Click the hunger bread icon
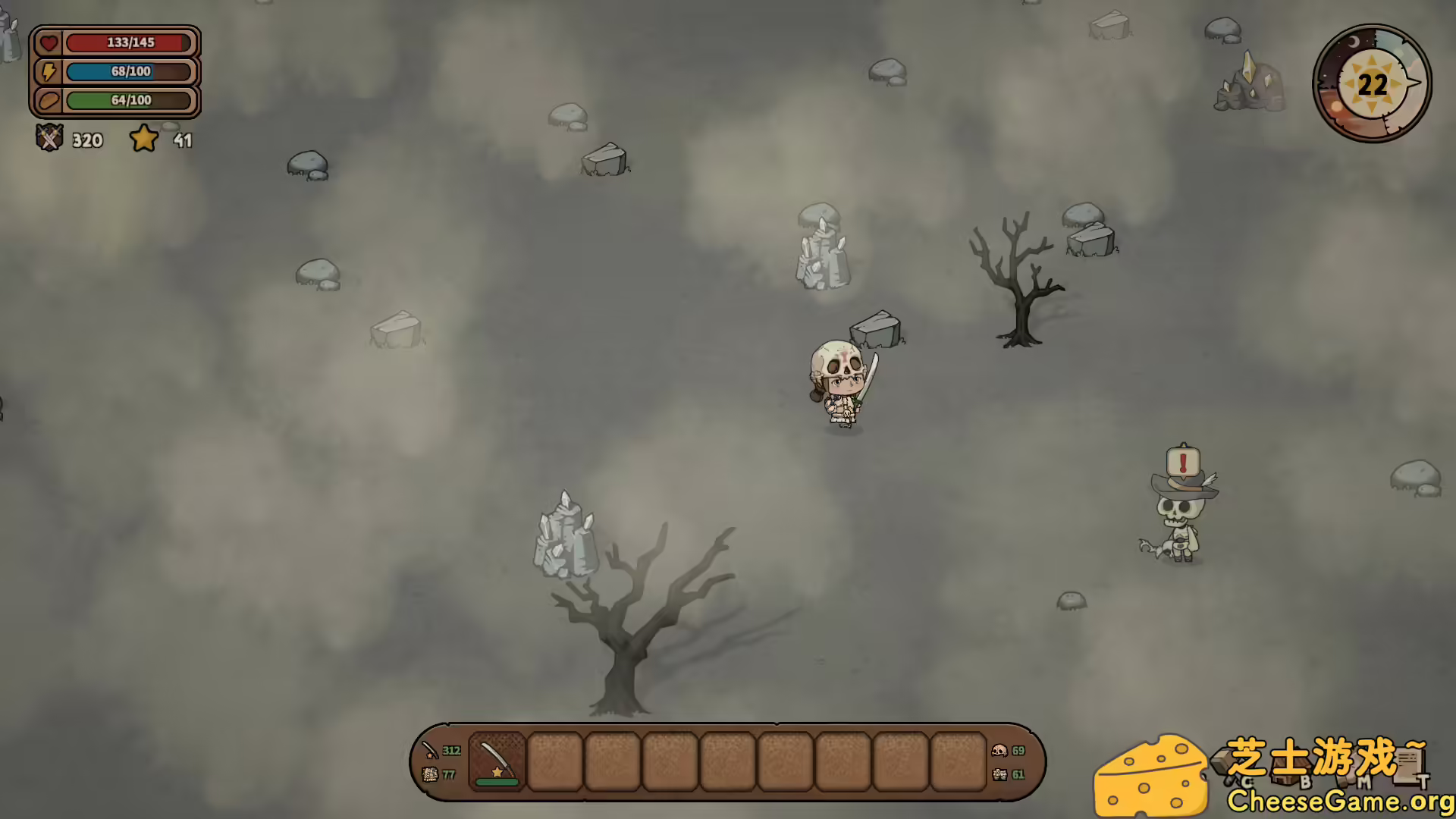 point(49,100)
